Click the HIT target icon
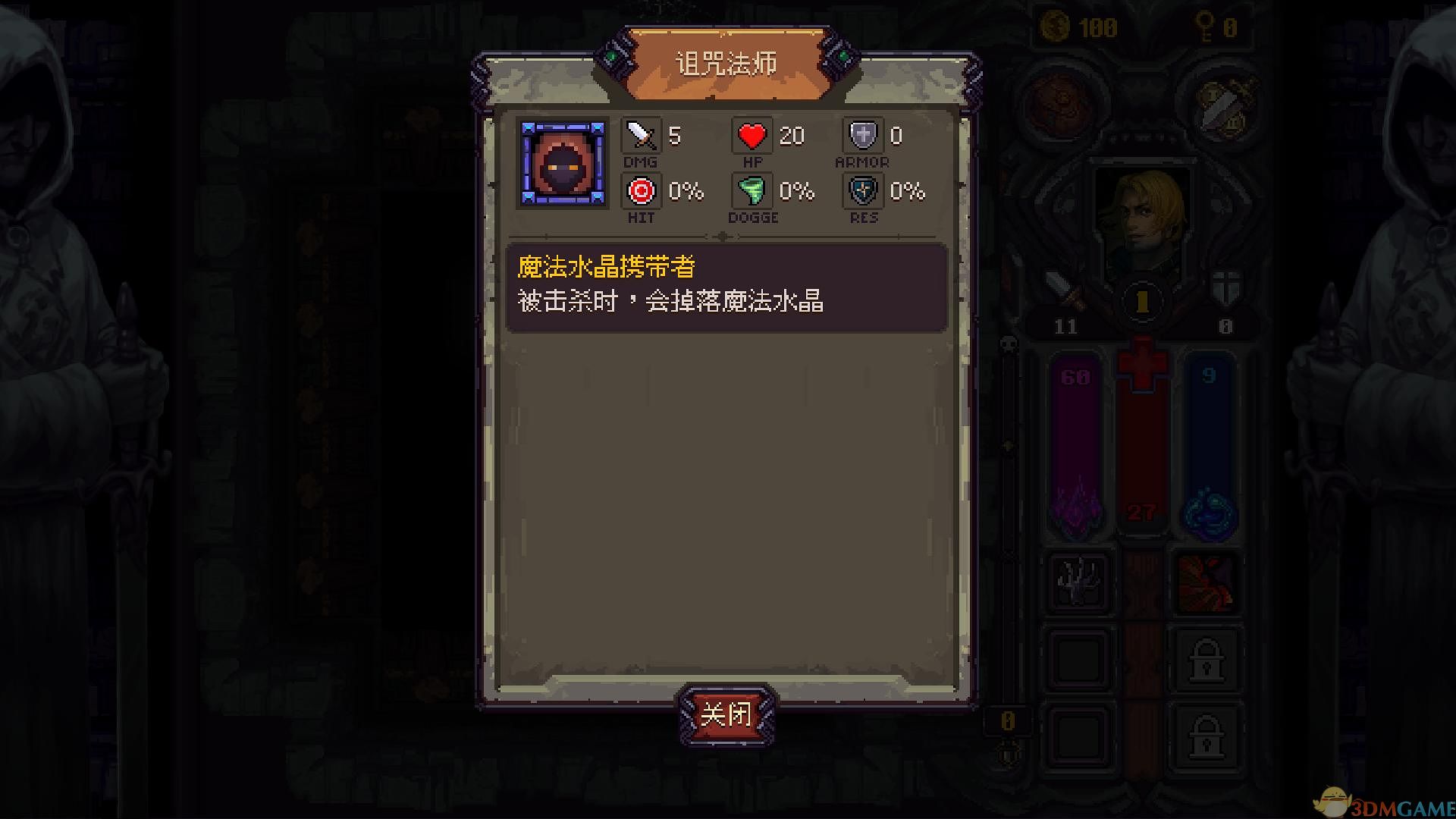This screenshot has width=1456, height=819. 641,191
